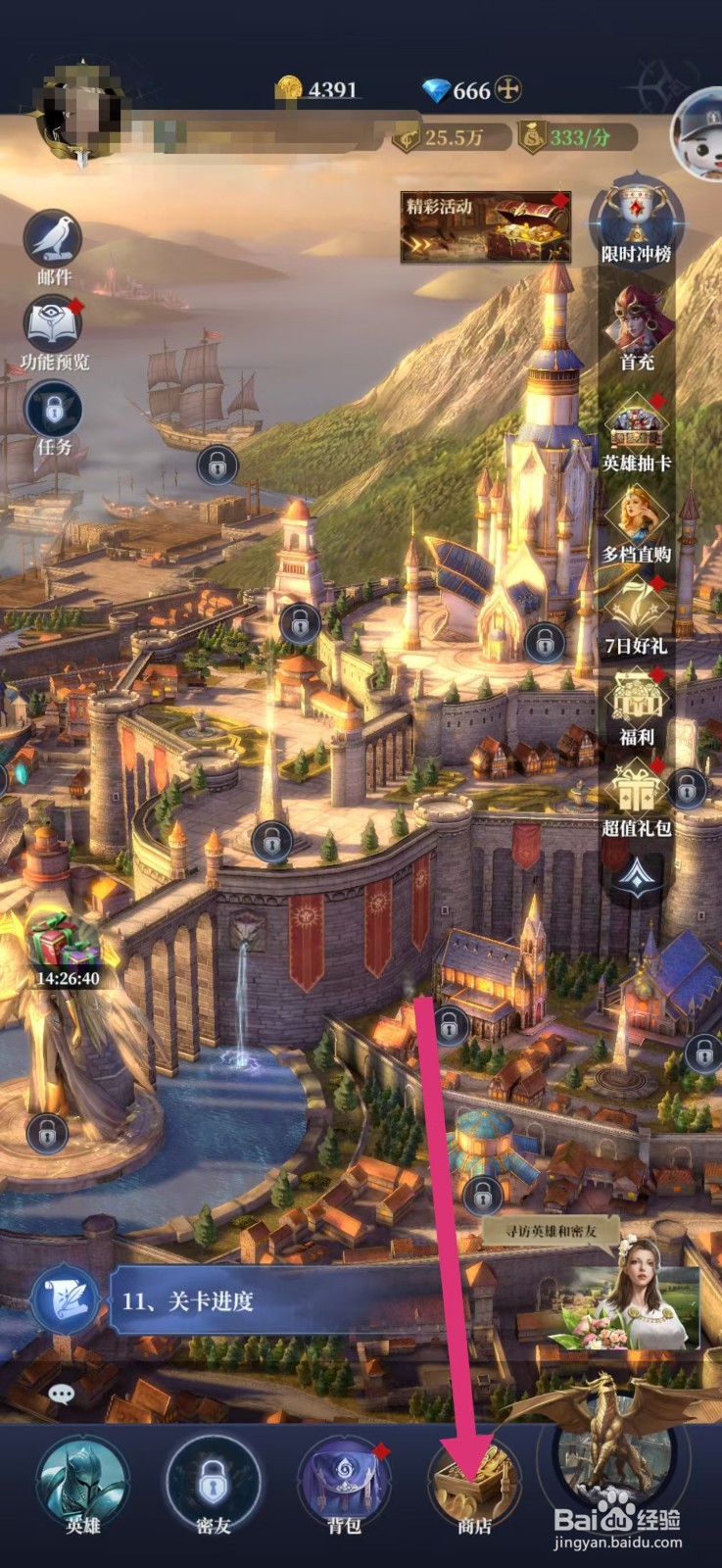Open the 英雄 heroes menu

tap(82, 1482)
